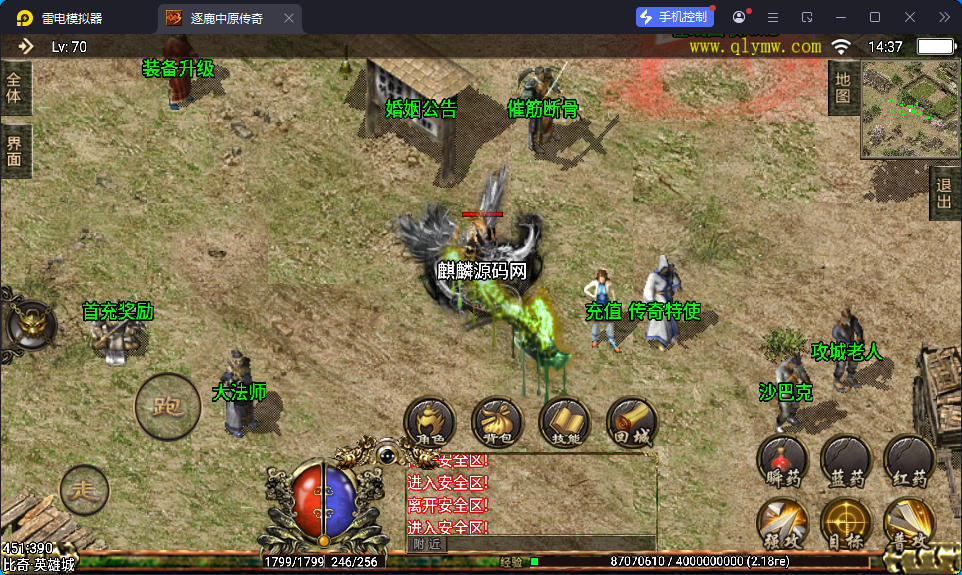Use the 回城 return-to-town scroll
The image size is (962, 575).
click(631, 422)
